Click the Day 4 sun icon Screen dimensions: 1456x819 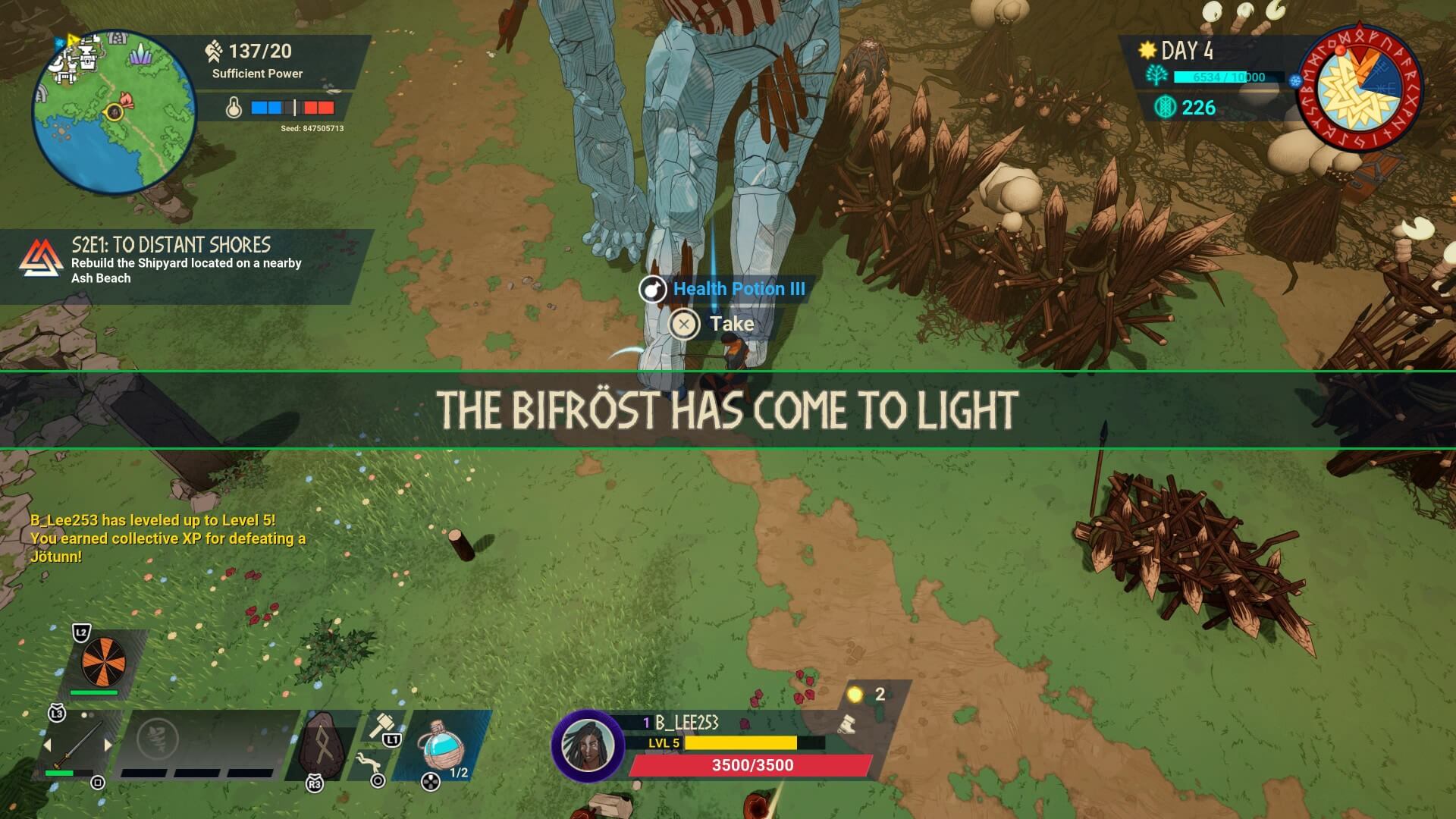point(1147,51)
